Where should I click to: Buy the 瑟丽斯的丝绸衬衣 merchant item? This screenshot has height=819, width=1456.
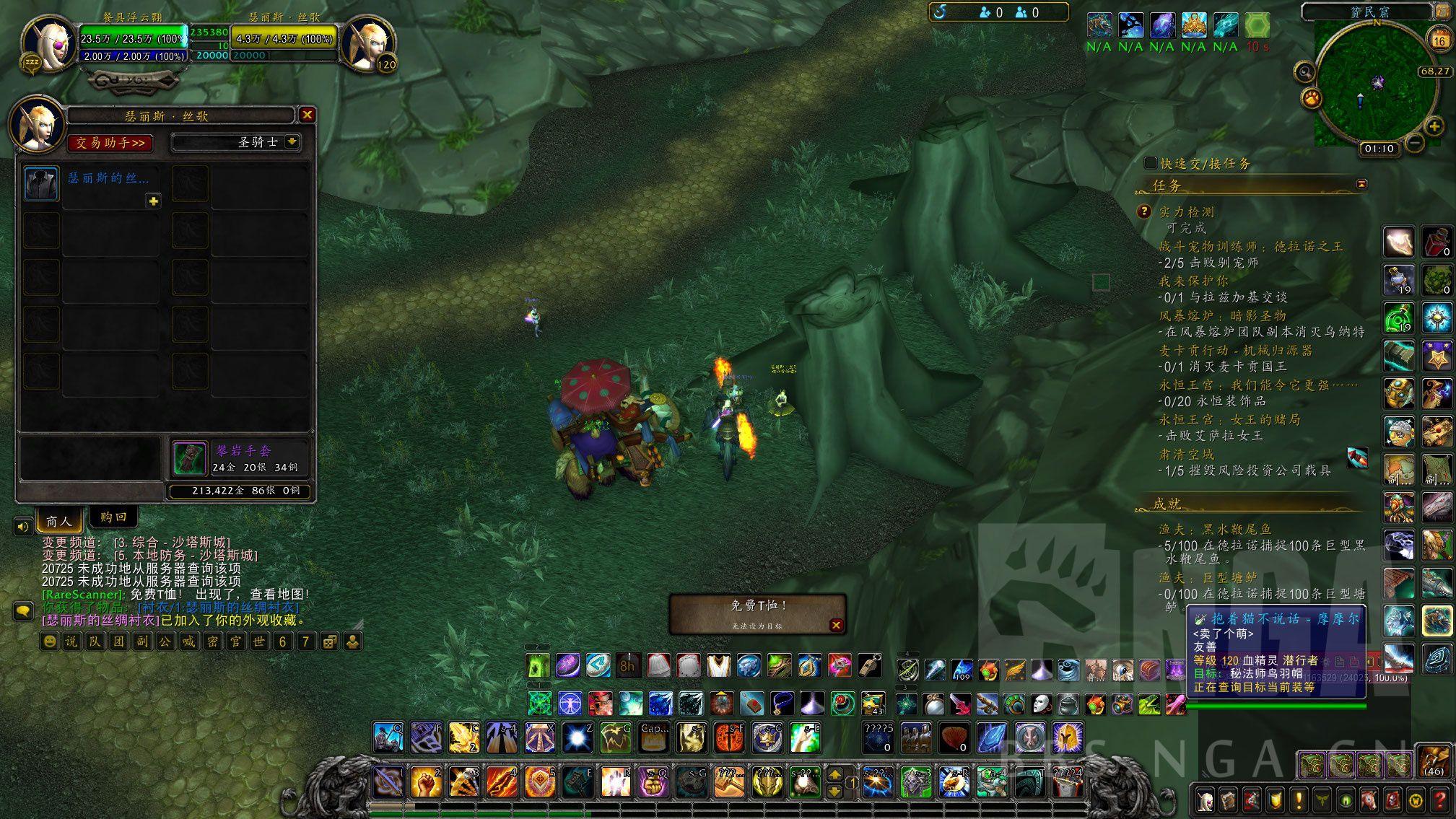pyautogui.click(x=41, y=184)
